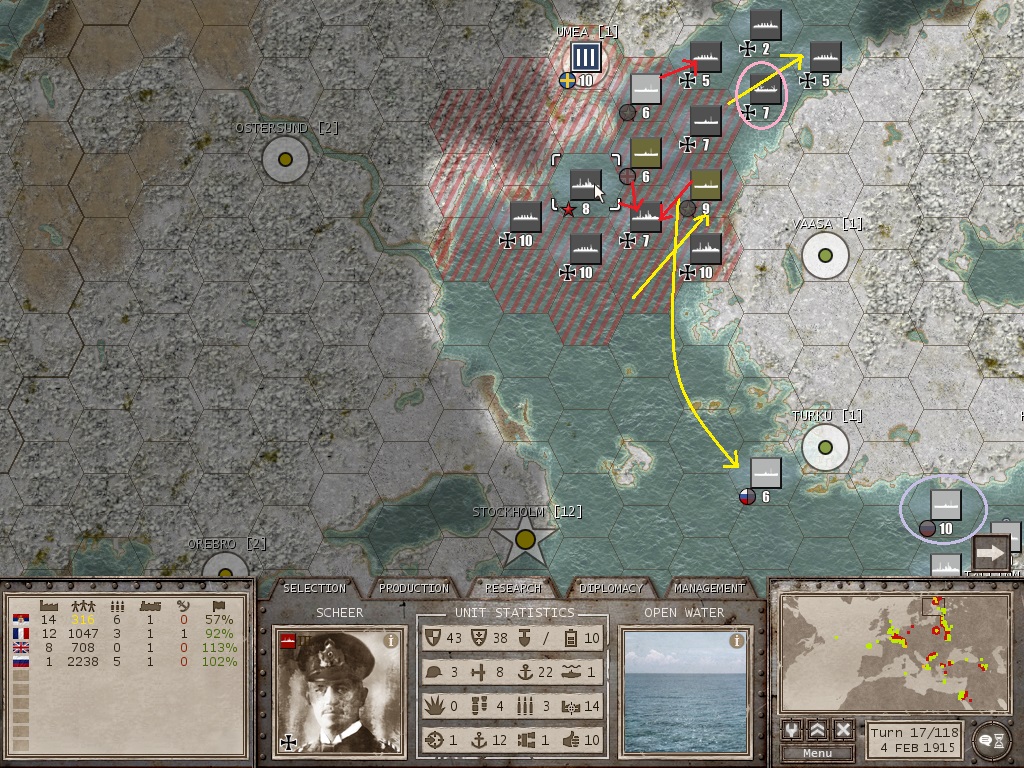Click the arrow button at map edge
Viewport: 1024px width, 768px height.
pyautogui.click(x=991, y=552)
